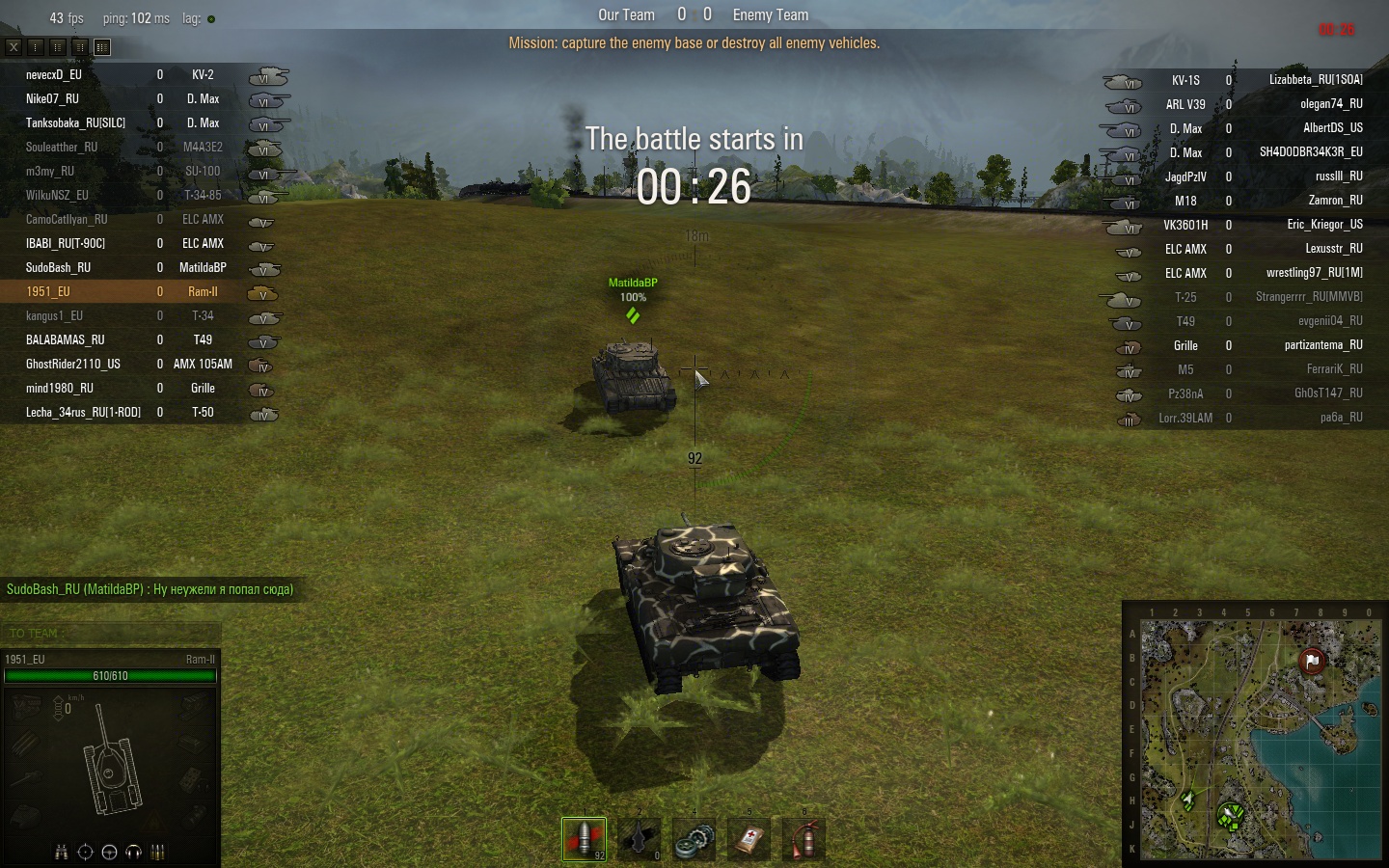Click the radio operator headphones crew icon
The height and width of the screenshot is (868, 1389).
[x=134, y=852]
